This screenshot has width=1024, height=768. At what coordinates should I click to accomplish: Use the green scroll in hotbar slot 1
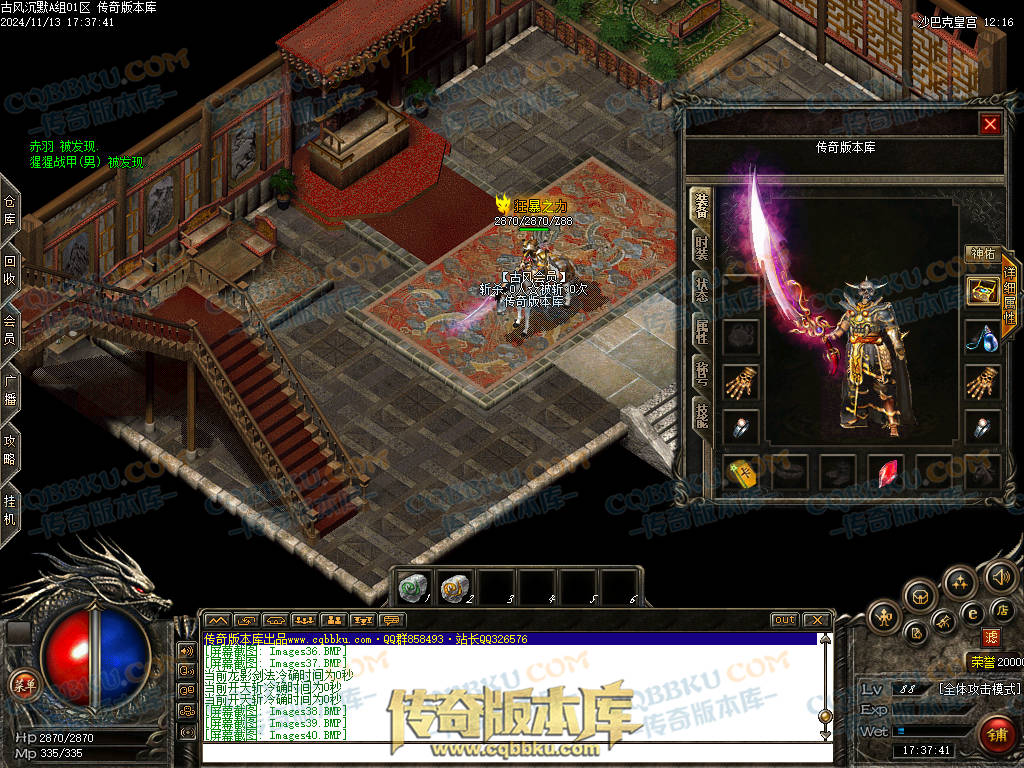tap(412, 588)
